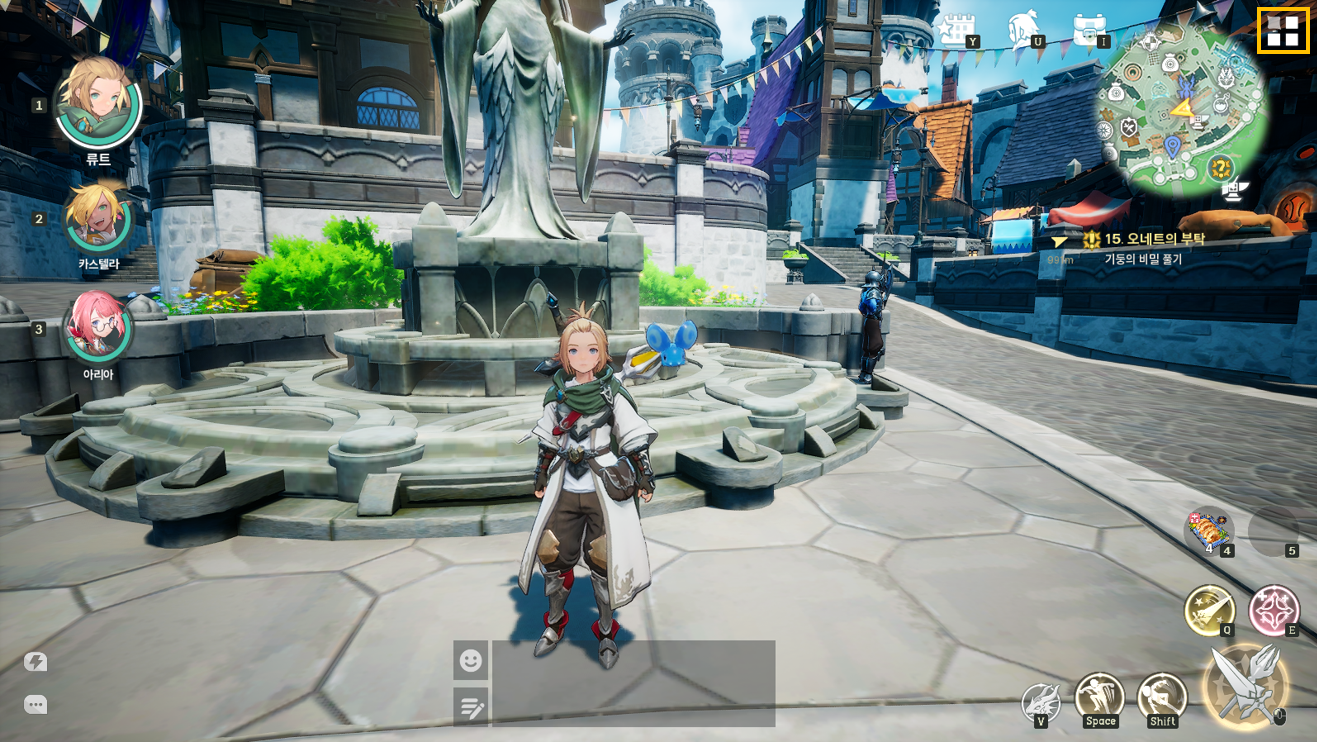The image size is (1317, 742).
Task: Tap the dash action button
Action: coord(1161,696)
